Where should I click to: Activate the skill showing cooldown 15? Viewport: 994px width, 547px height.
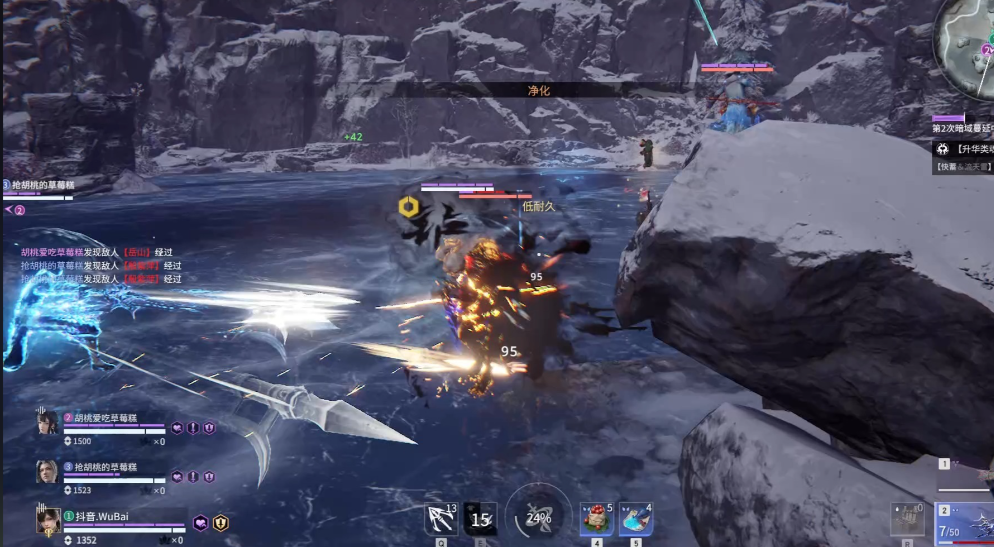click(x=480, y=518)
